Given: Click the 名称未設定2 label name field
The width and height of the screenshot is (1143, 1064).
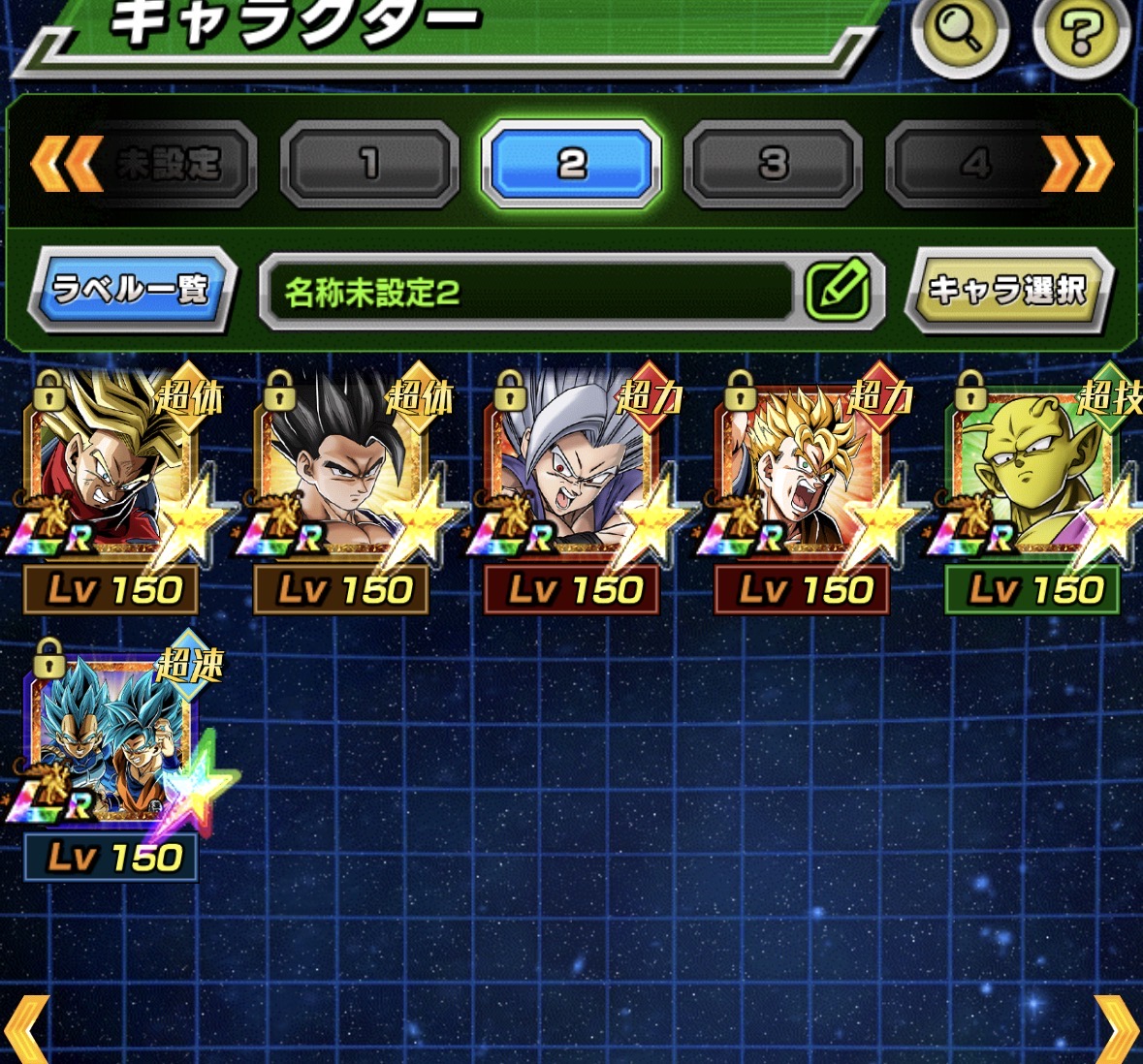Looking at the screenshot, I should tap(528, 292).
